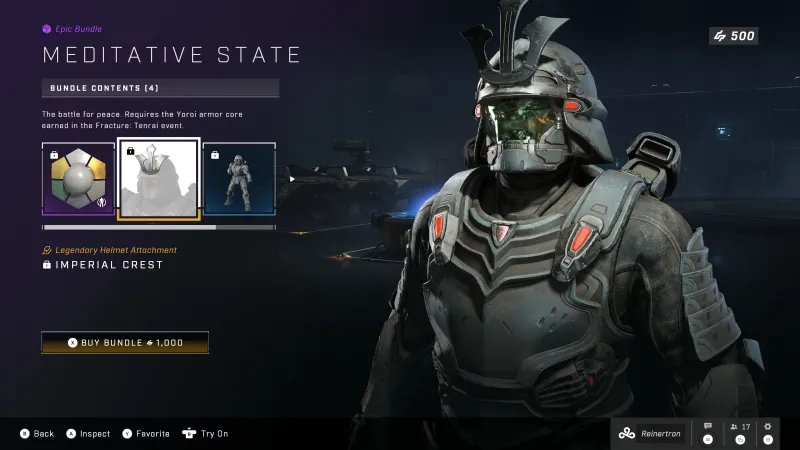Open the social friends list
800x450 pixels.
pyautogui.click(x=739, y=432)
